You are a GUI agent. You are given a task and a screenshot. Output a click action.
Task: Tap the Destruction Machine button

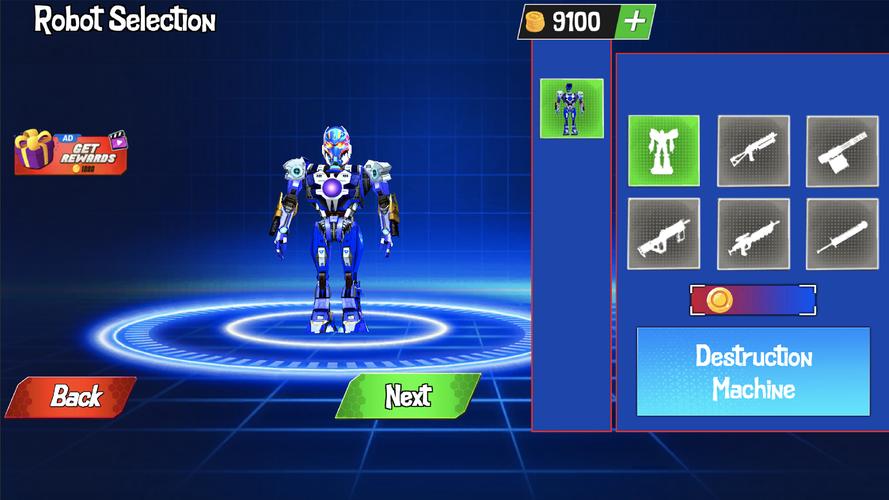tap(753, 372)
